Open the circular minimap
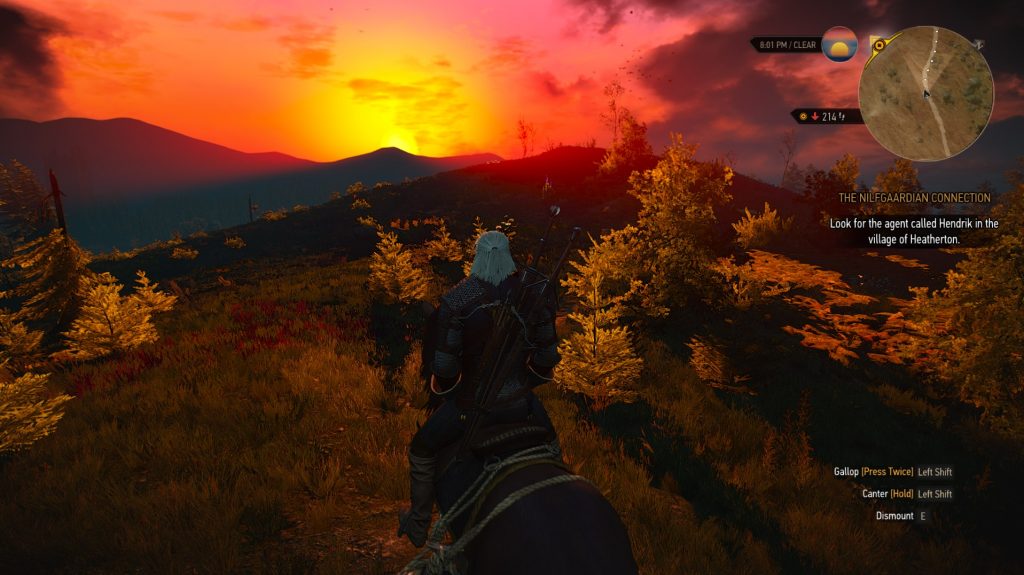The height and width of the screenshot is (575, 1024). point(926,93)
